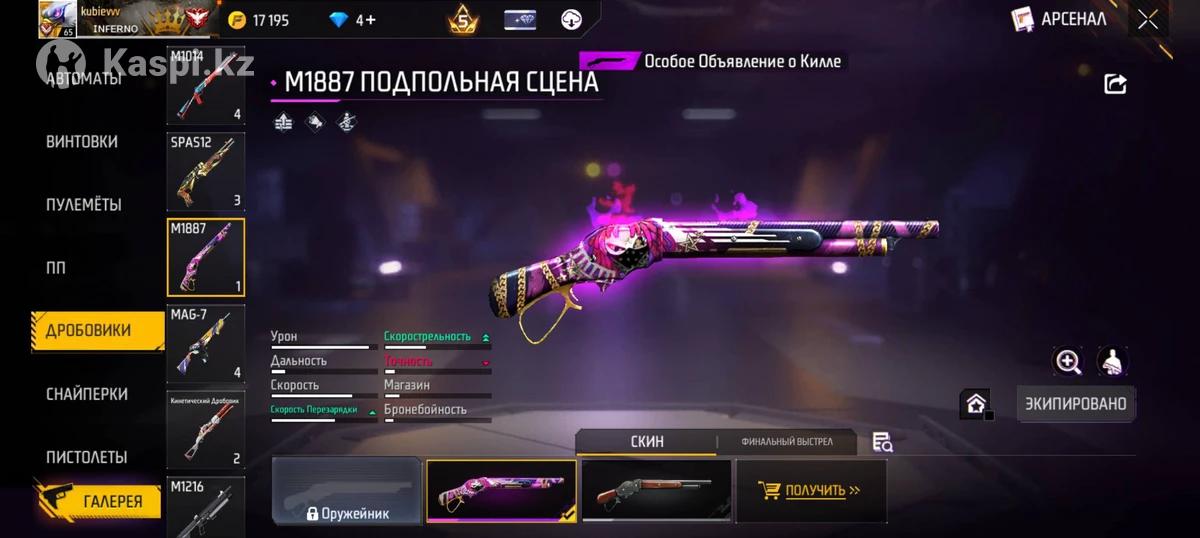Open the Винтовки weapon category
1200x538 pixels.
pos(82,142)
